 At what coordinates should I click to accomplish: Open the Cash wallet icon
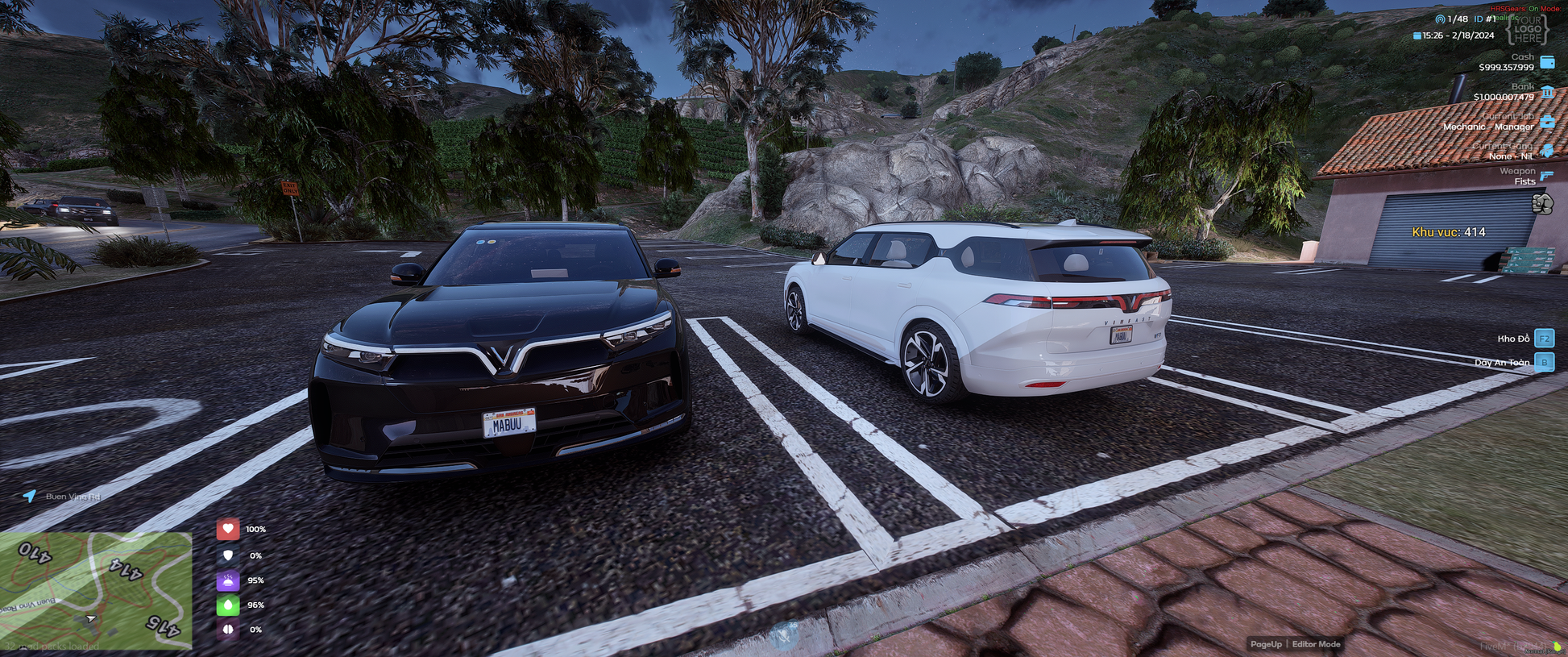click(1547, 62)
